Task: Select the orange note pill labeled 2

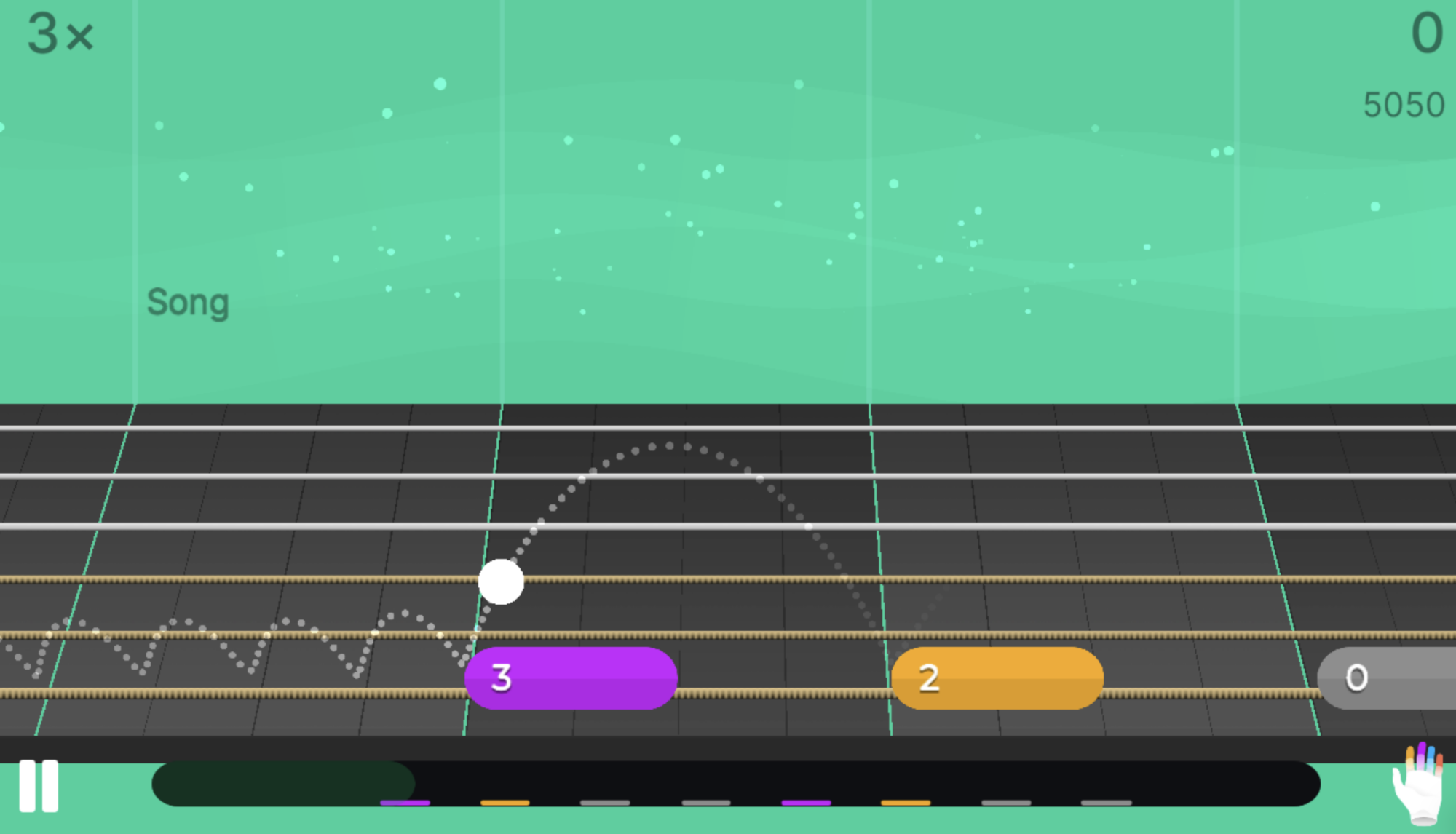Action: 999,678
